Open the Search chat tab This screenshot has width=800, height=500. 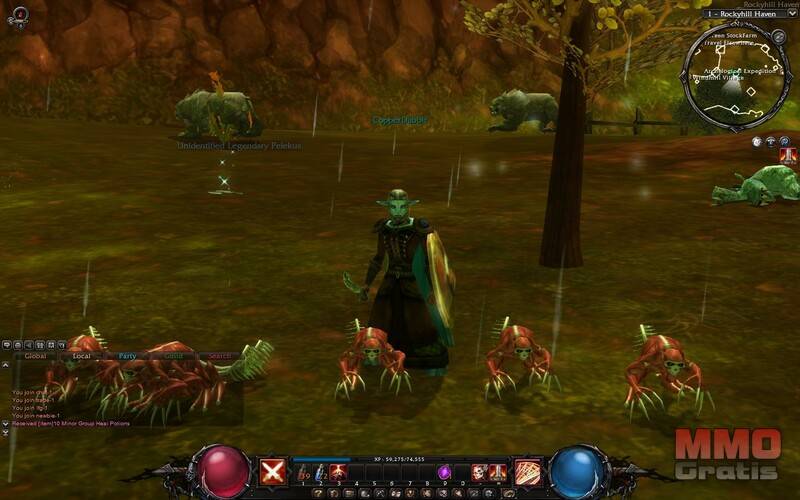pyautogui.click(x=218, y=356)
